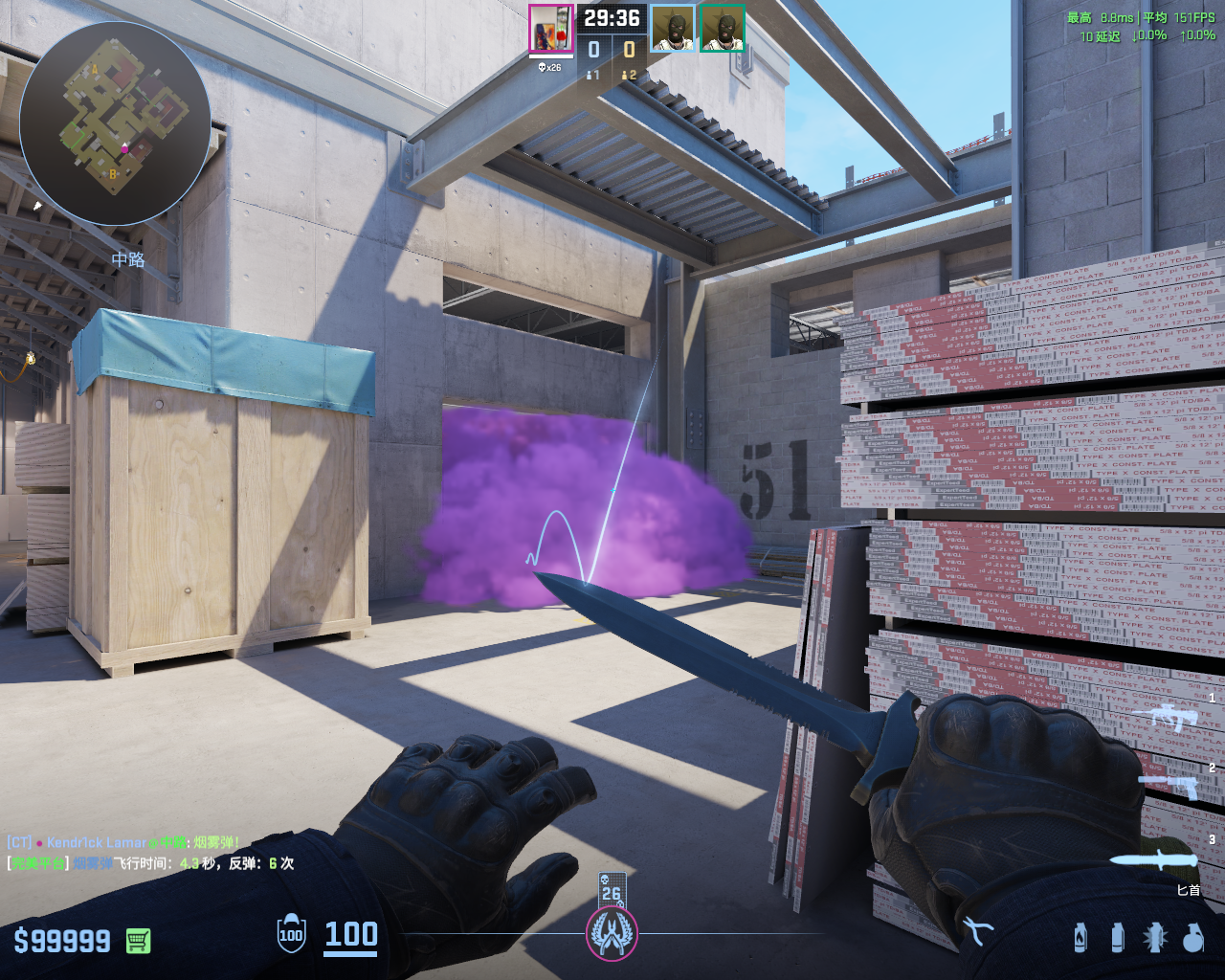Pick the flashbang grenade icon
The width and height of the screenshot is (1225, 980).
(x=1154, y=938)
